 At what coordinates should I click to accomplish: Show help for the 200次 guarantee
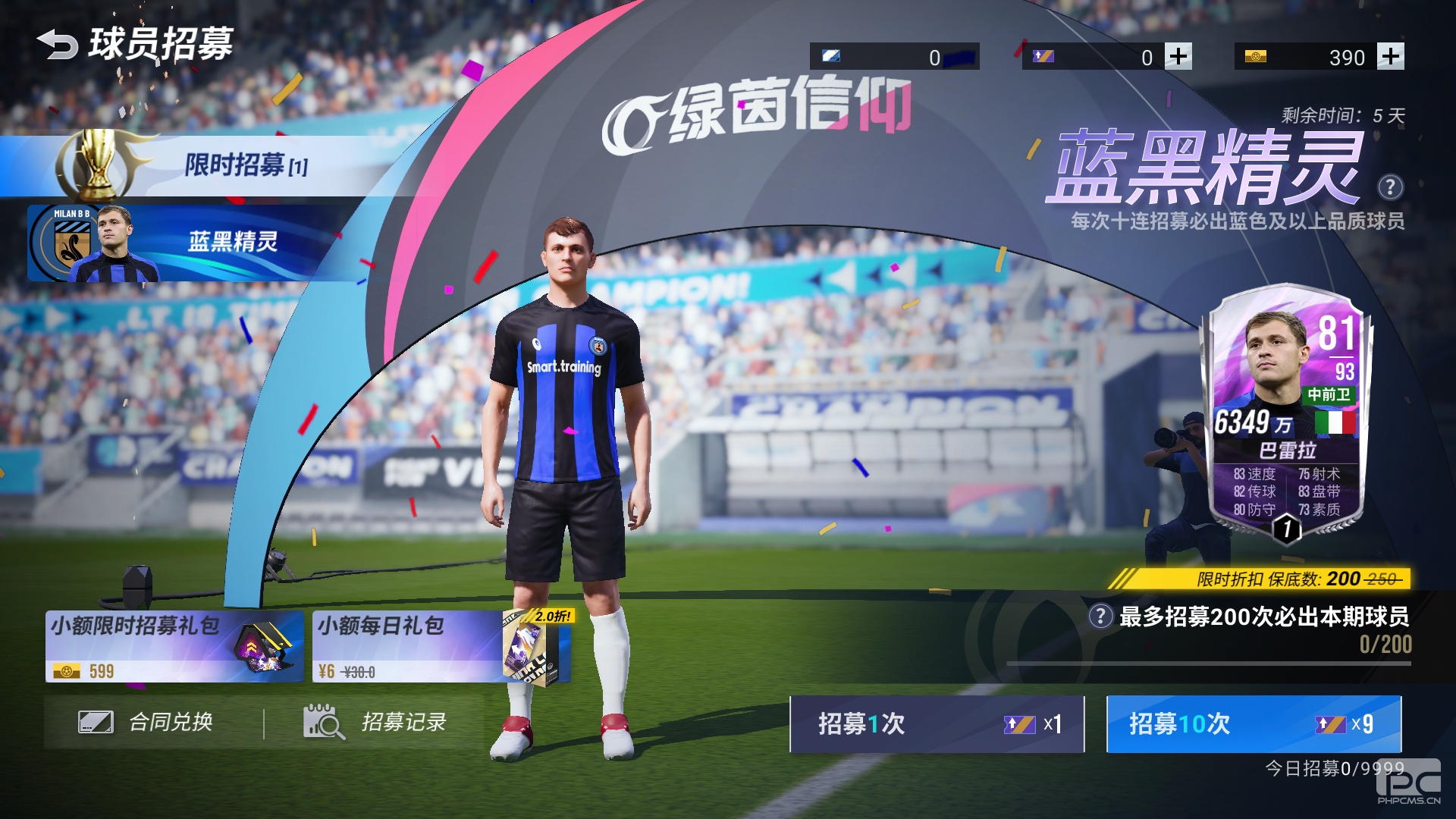tap(1100, 616)
